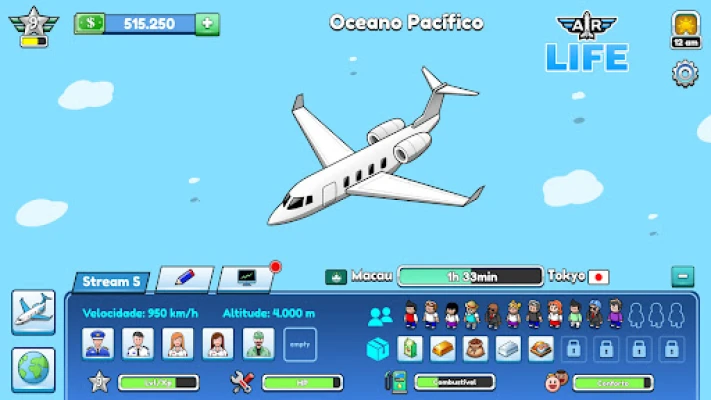This screenshot has height=400, width=711.
Task: Select the silver ingot cargo slot
Action: 509,348
